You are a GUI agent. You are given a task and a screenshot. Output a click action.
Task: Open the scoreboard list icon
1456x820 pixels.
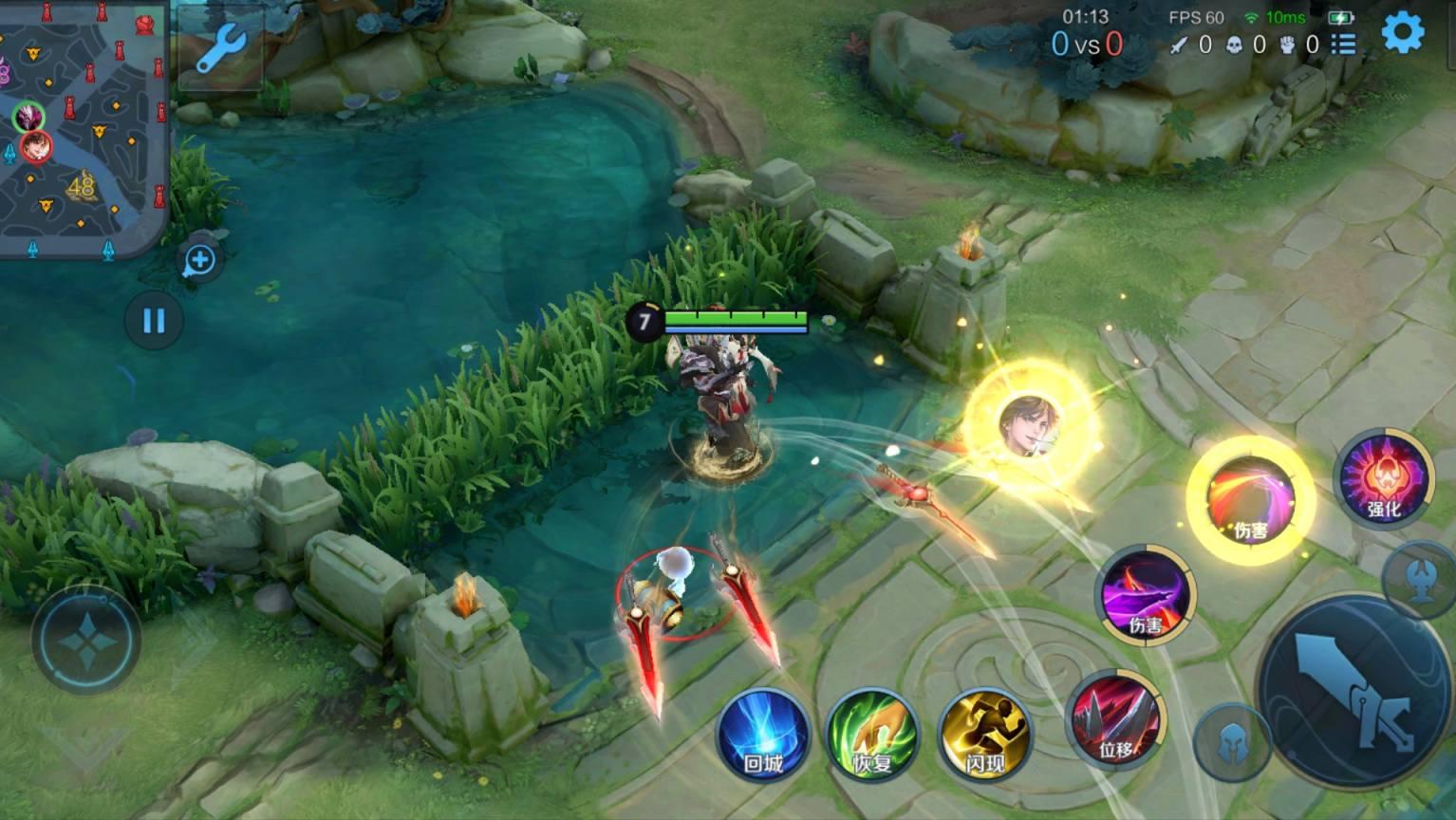pyautogui.click(x=1343, y=45)
